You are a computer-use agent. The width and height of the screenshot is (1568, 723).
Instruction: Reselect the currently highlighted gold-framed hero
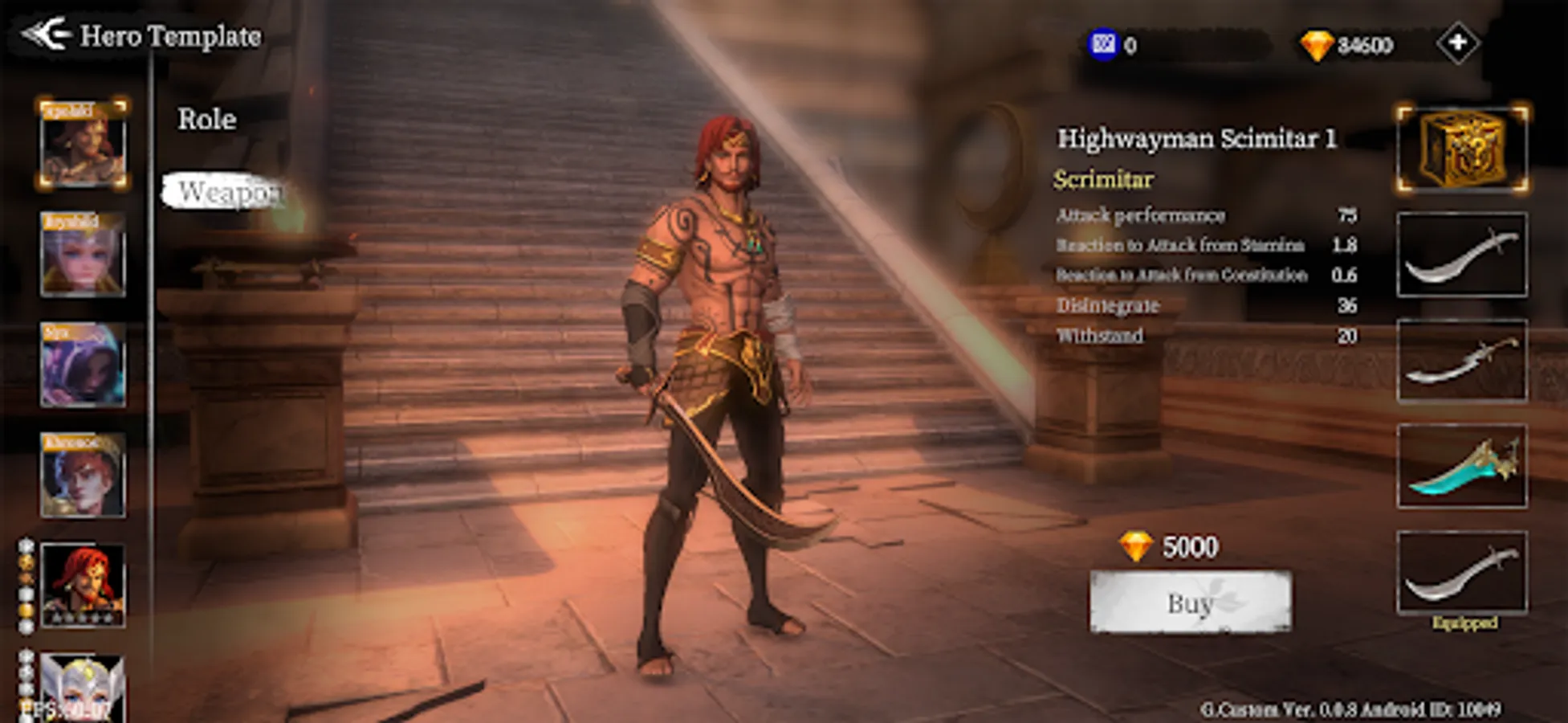pos(83,143)
